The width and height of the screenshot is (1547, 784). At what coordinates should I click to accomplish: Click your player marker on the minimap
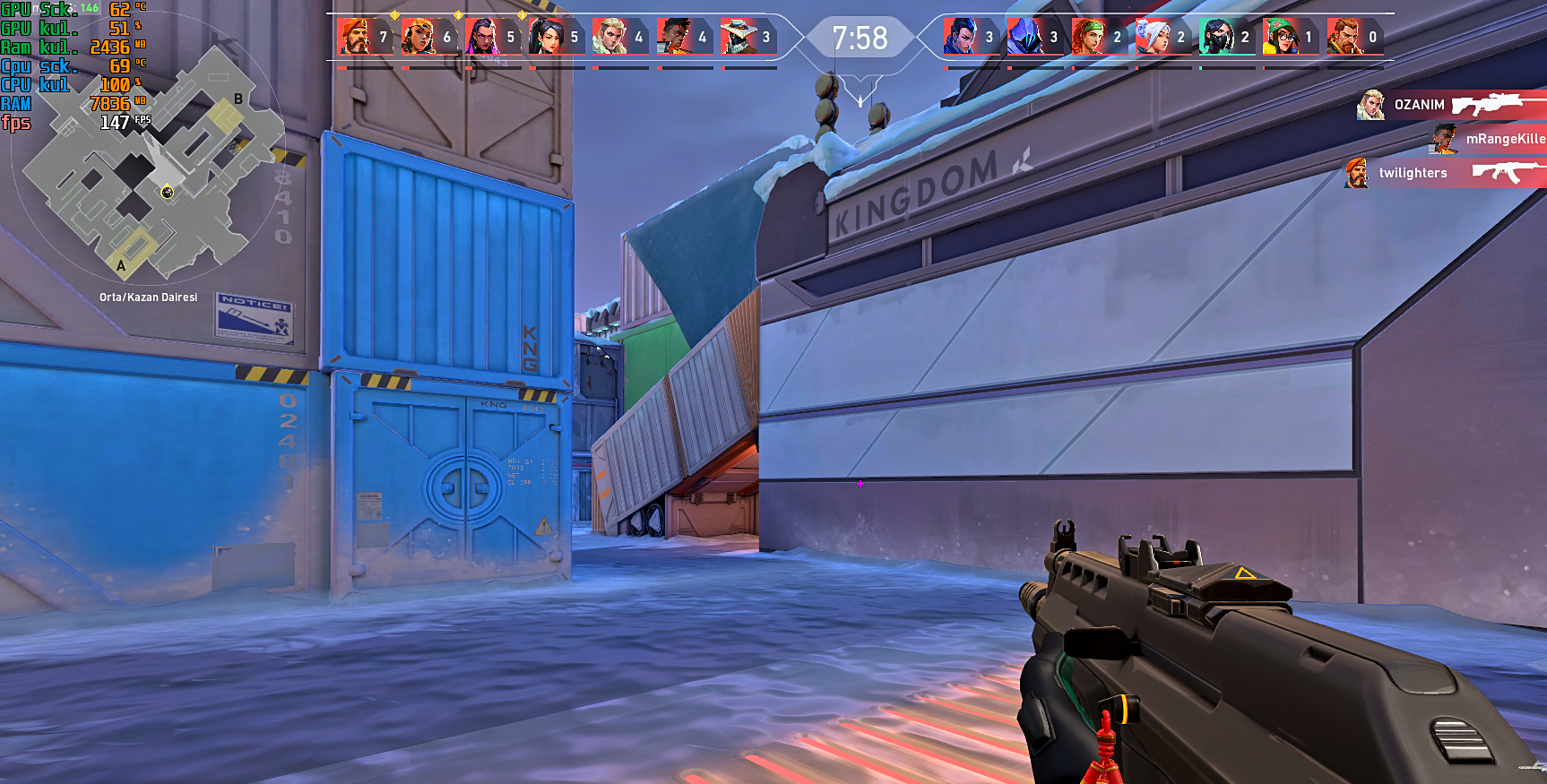(x=167, y=192)
